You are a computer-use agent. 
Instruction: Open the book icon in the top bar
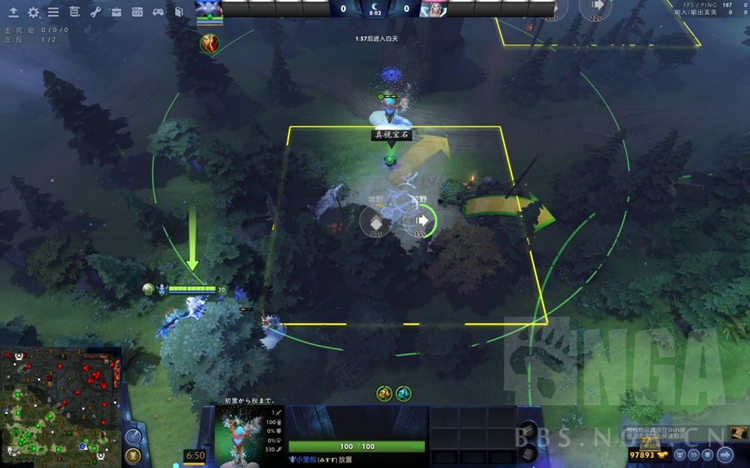click(x=177, y=12)
